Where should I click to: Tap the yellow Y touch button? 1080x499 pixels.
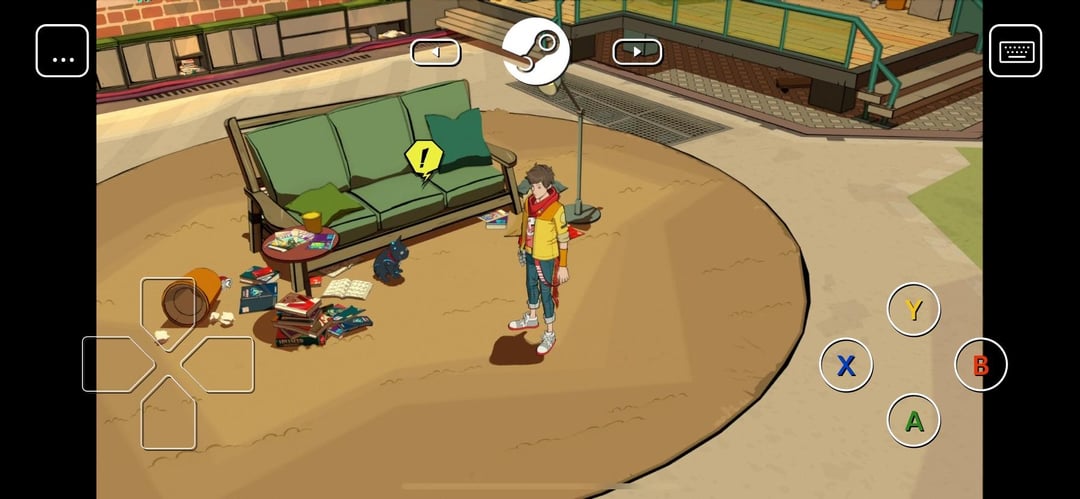913,309
